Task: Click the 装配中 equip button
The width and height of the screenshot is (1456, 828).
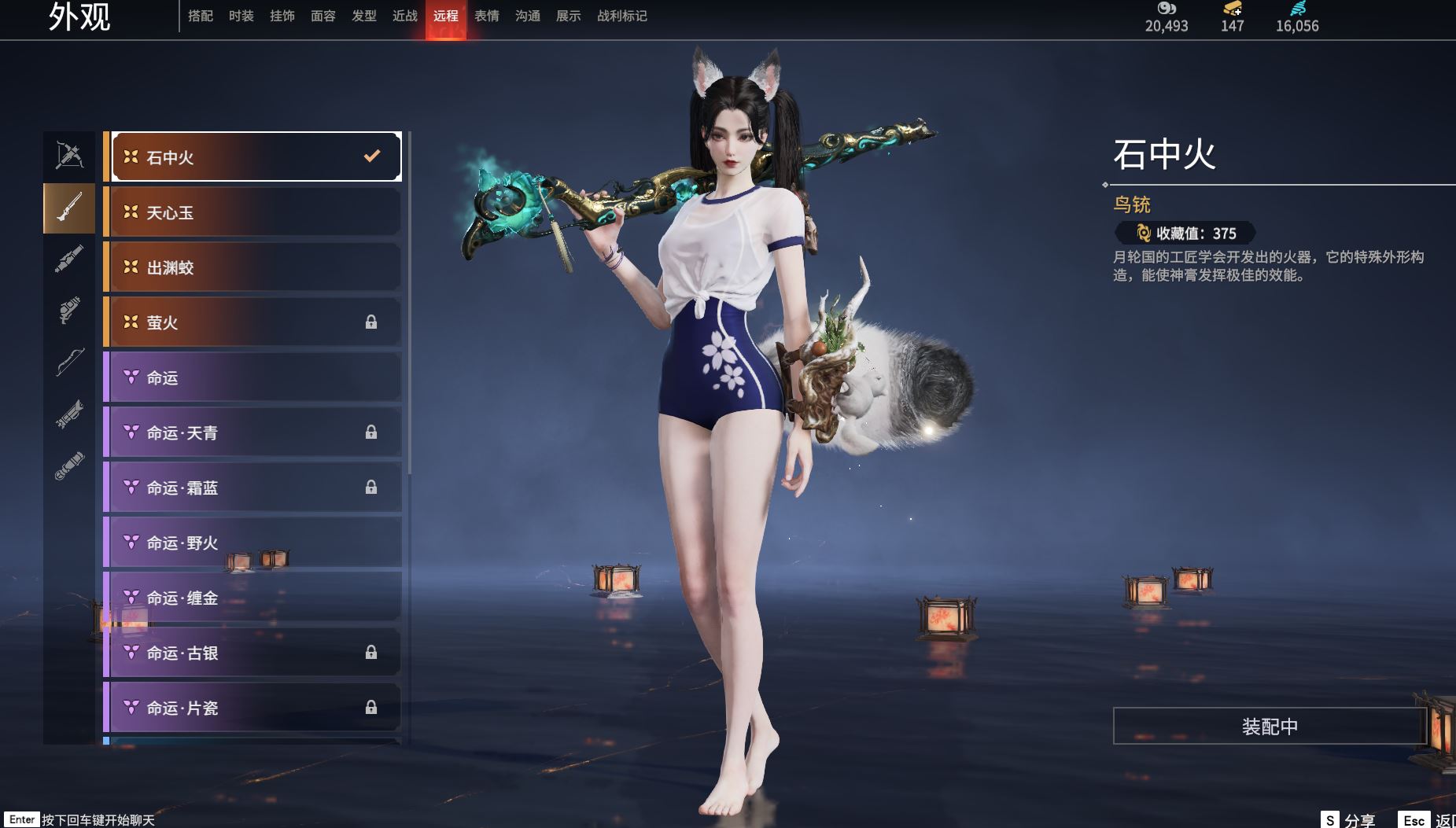Action: pyautogui.click(x=1270, y=726)
